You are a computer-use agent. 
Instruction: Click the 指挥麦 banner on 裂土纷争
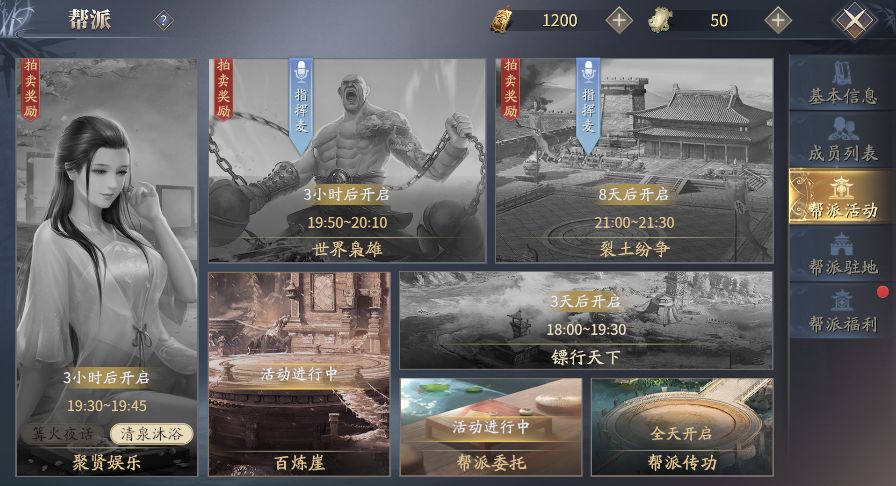coord(589,103)
